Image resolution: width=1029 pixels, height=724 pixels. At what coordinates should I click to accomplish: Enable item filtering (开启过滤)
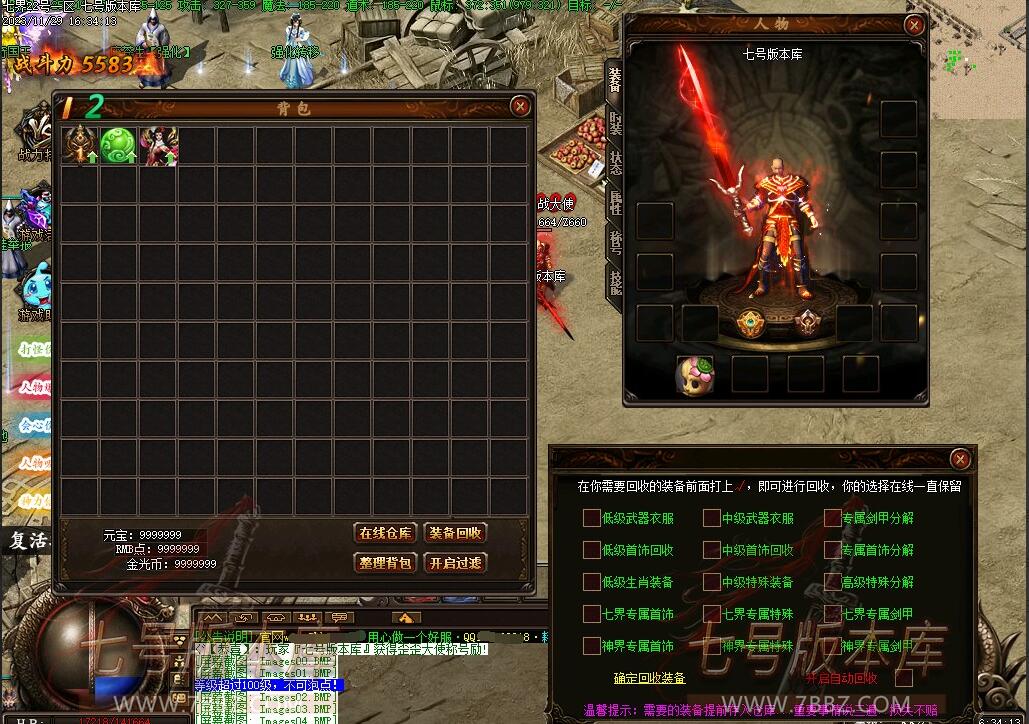[455, 563]
